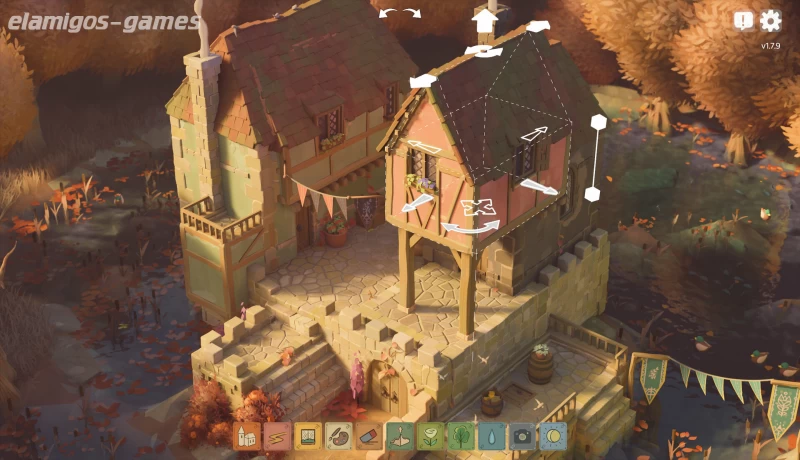Select the tree planting tool
The image size is (800, 460).
(x=461, y=436)
